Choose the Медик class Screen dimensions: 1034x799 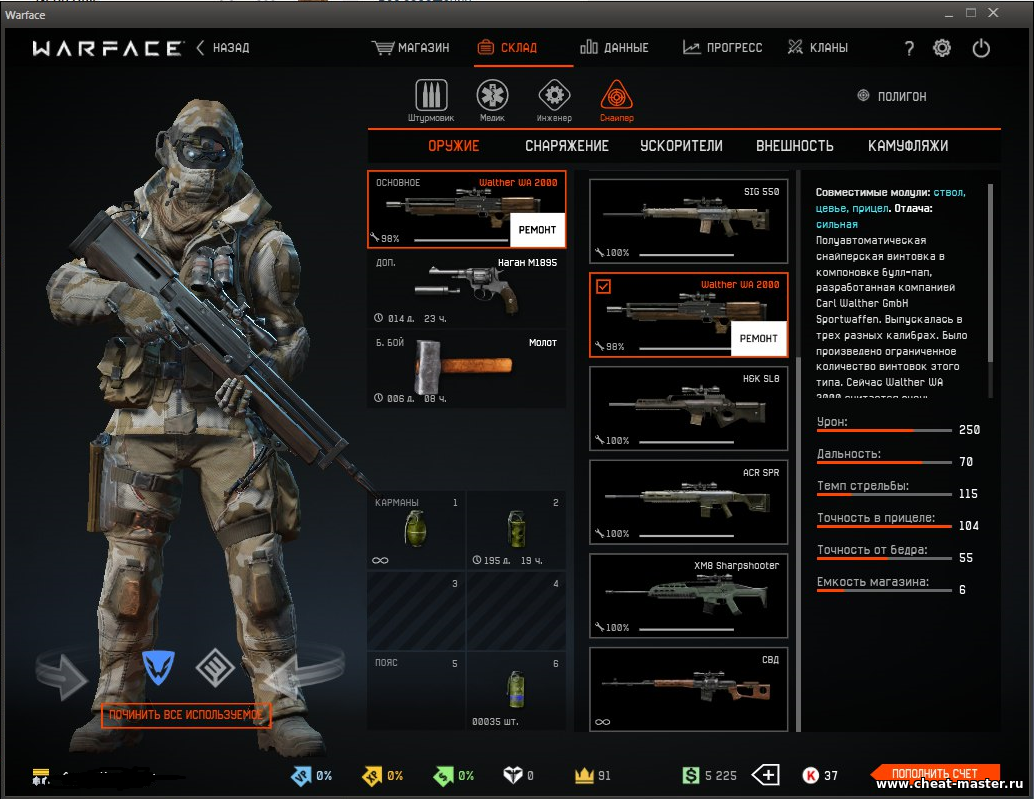(x=492, y=98)
